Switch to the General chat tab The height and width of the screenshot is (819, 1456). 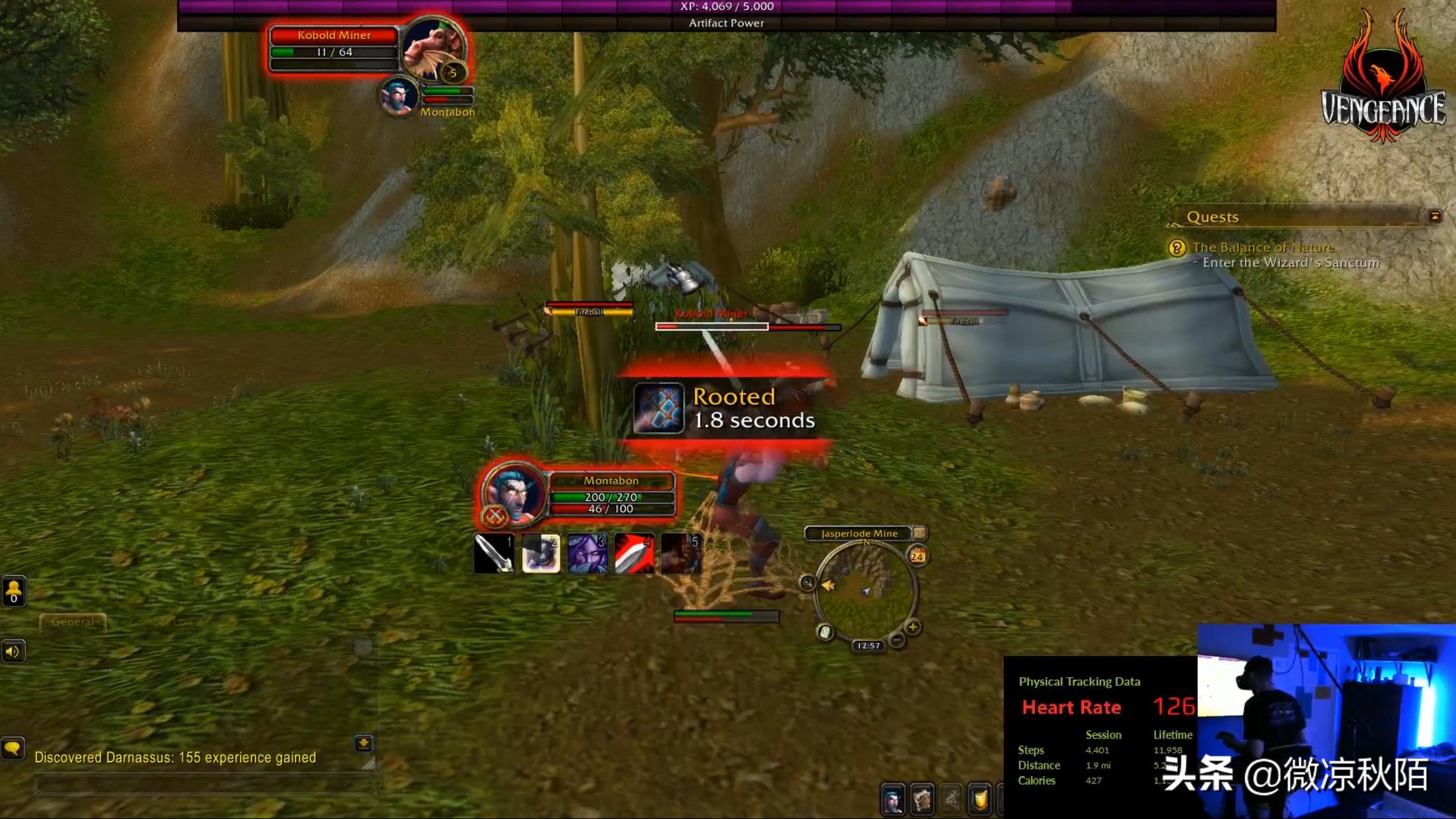pos(72,622)
